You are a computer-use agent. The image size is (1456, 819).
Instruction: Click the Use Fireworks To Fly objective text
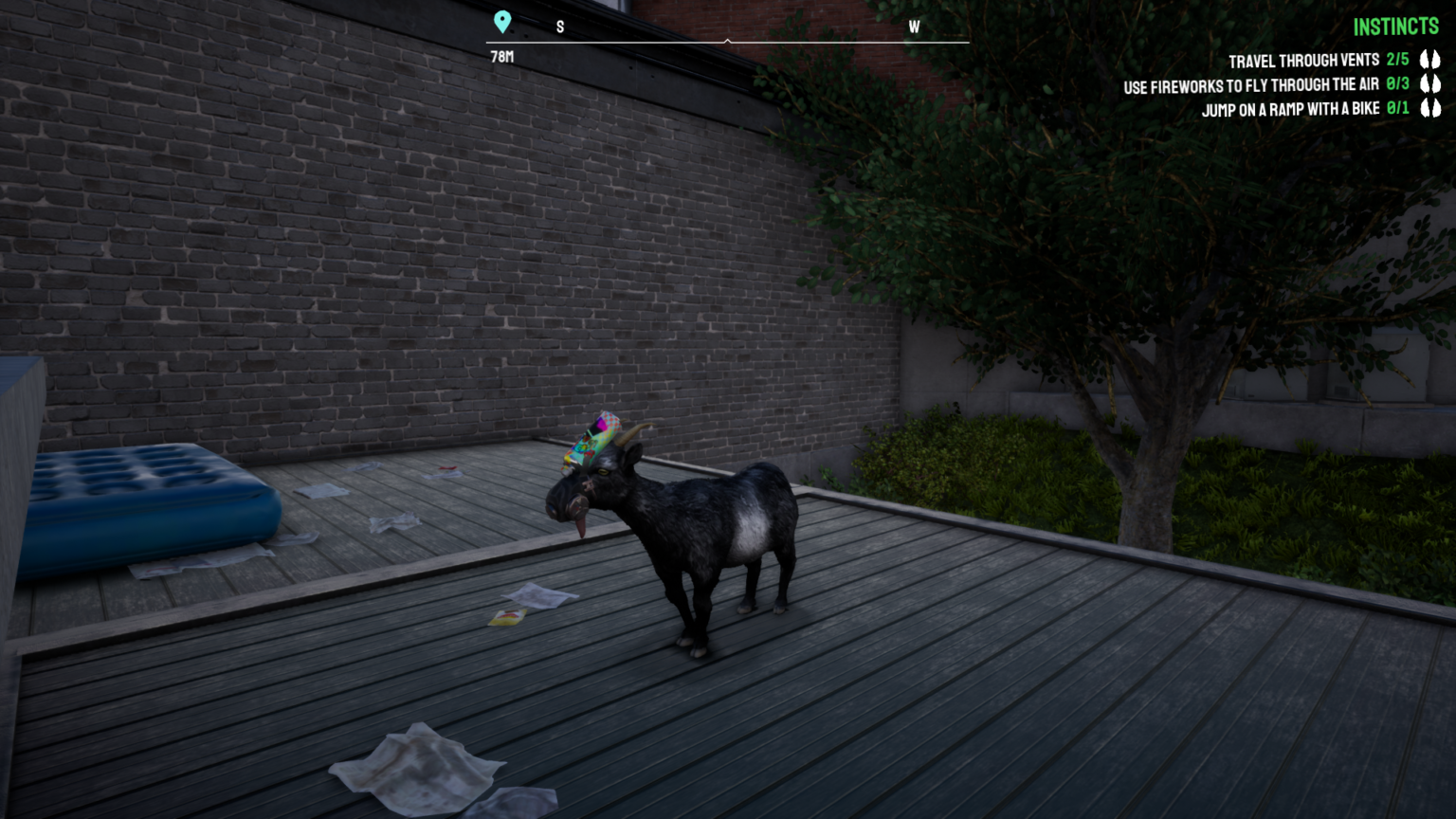tap(1249, 84)
